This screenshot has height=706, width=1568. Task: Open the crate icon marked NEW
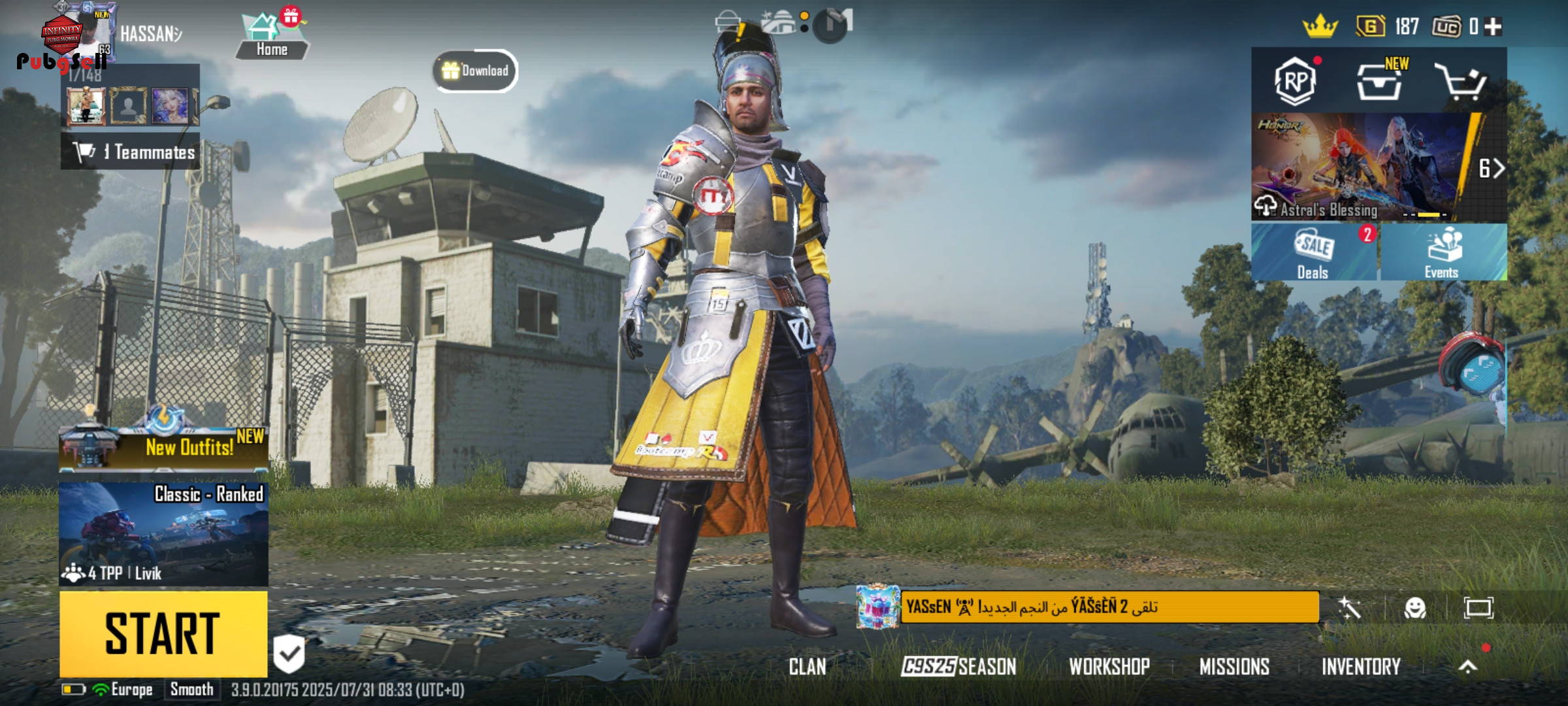pos(1379,82)
